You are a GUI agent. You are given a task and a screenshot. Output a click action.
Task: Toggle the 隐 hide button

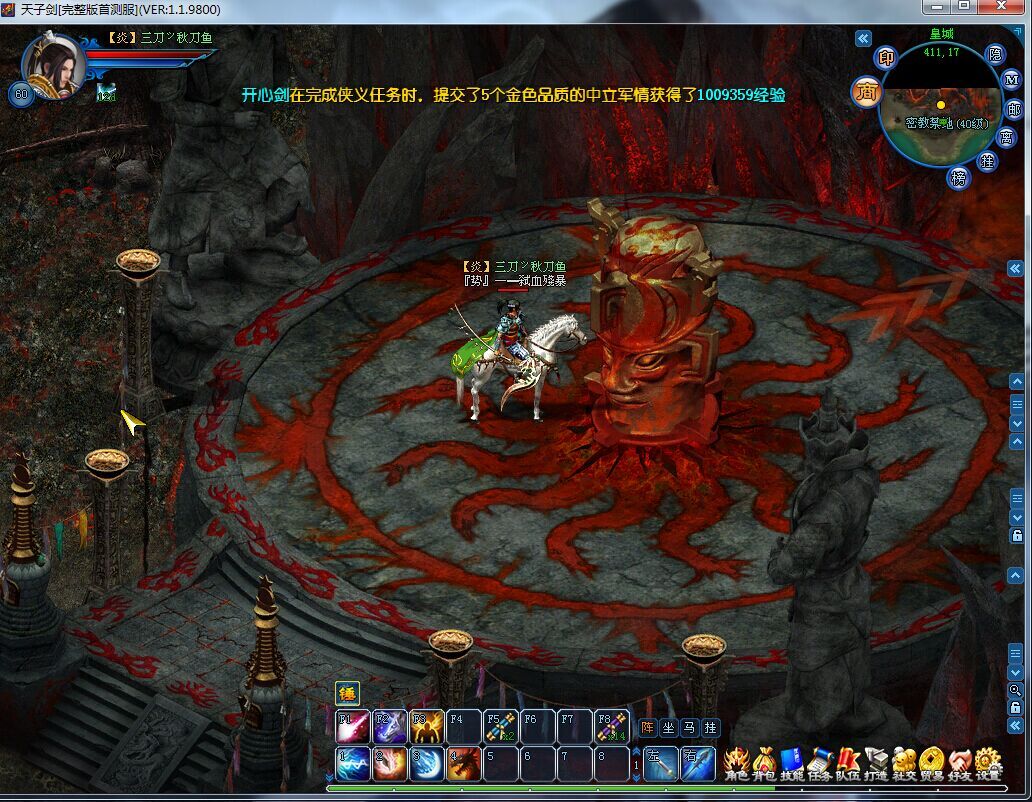click(994, 54)
